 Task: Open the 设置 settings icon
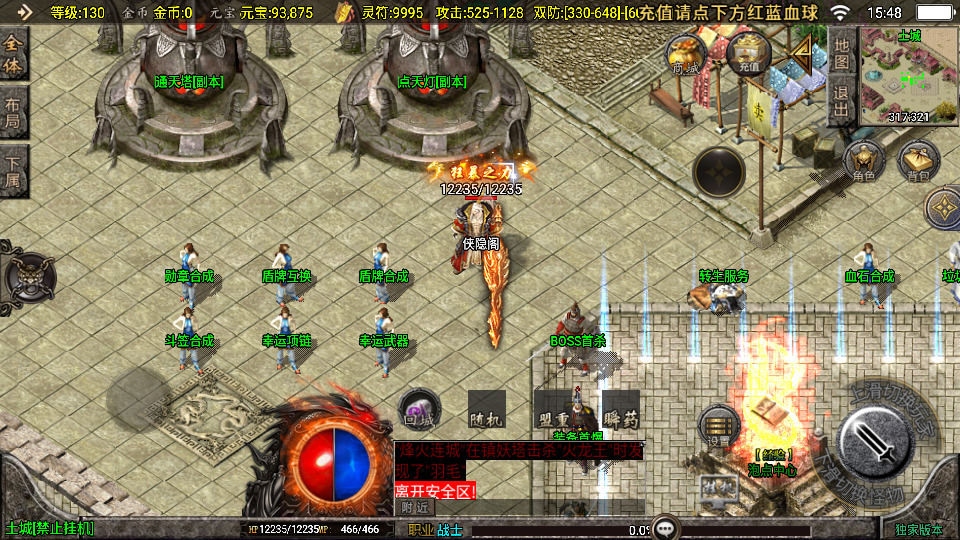(x=719, y=425)
